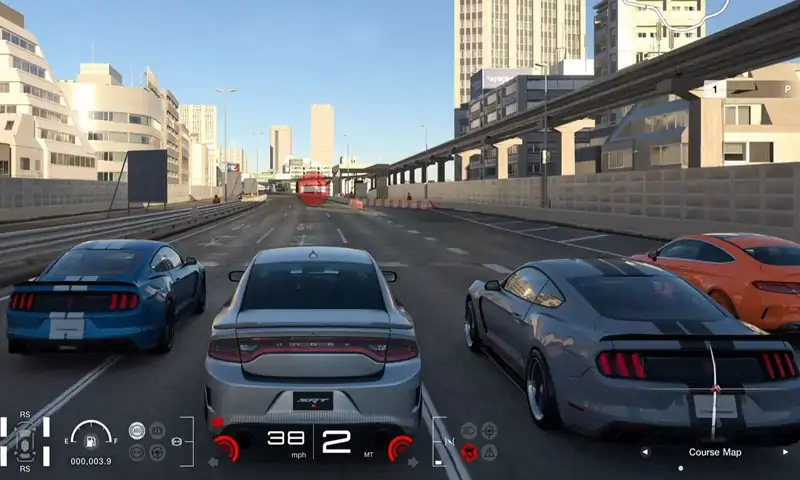
Task: Select the crosshair target indicator icon
Action: [x=489, y=430]
